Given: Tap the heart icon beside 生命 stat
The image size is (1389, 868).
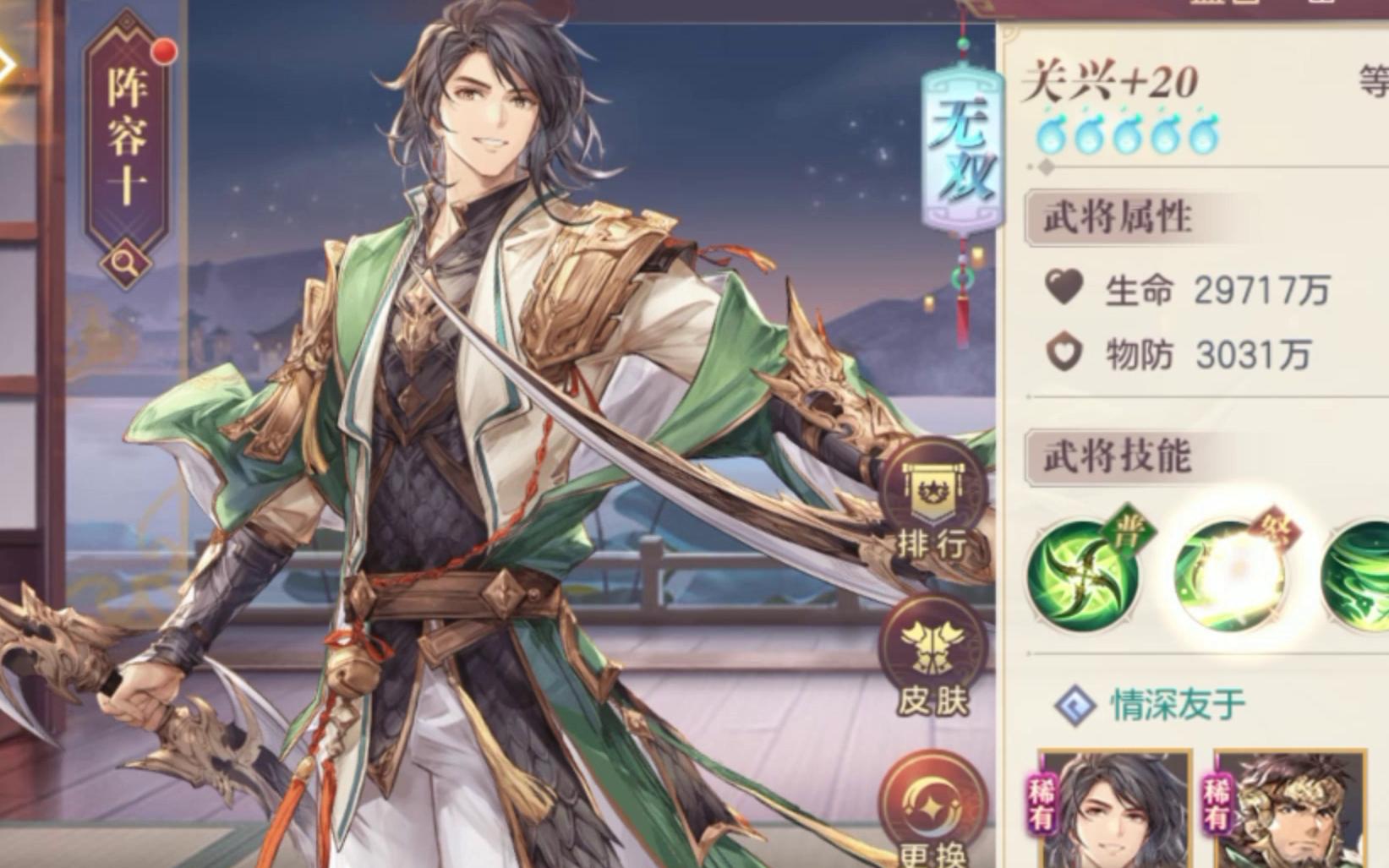Looking at the screenshot, I should click(1066, 288).
